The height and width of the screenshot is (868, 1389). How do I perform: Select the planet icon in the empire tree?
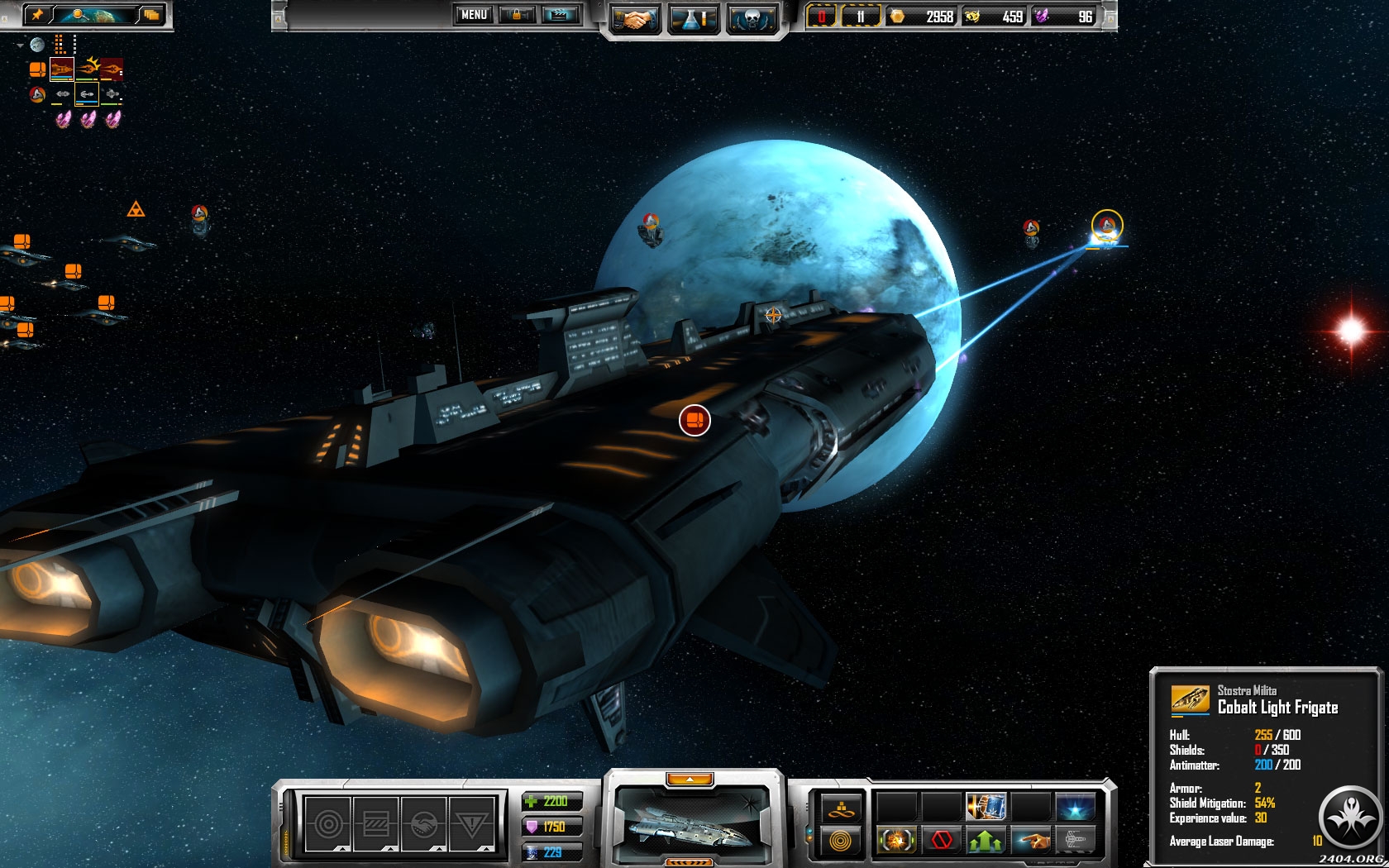[x=38, y=45]
